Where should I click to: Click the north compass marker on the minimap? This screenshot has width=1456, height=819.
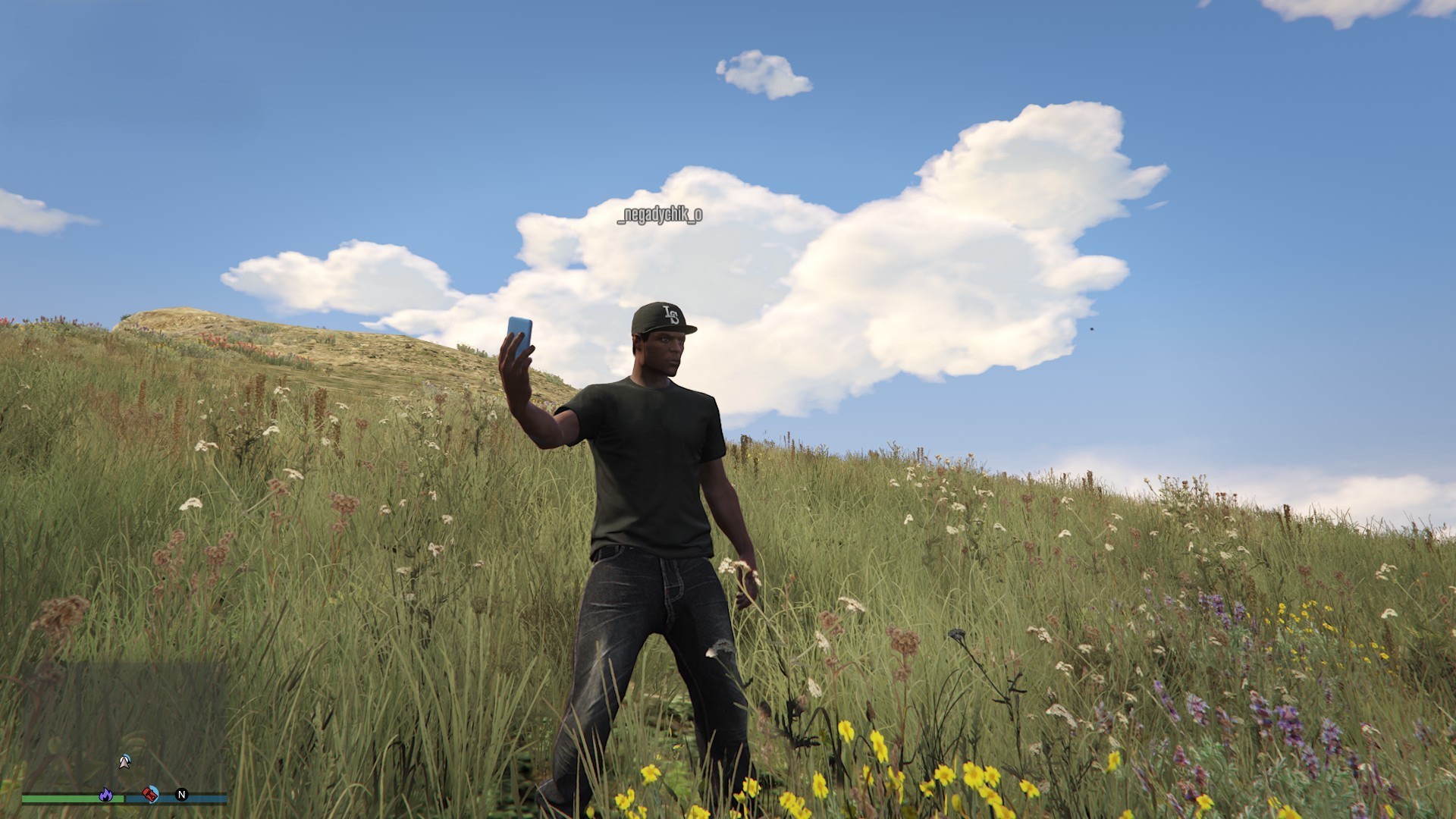tap(181, 794)
